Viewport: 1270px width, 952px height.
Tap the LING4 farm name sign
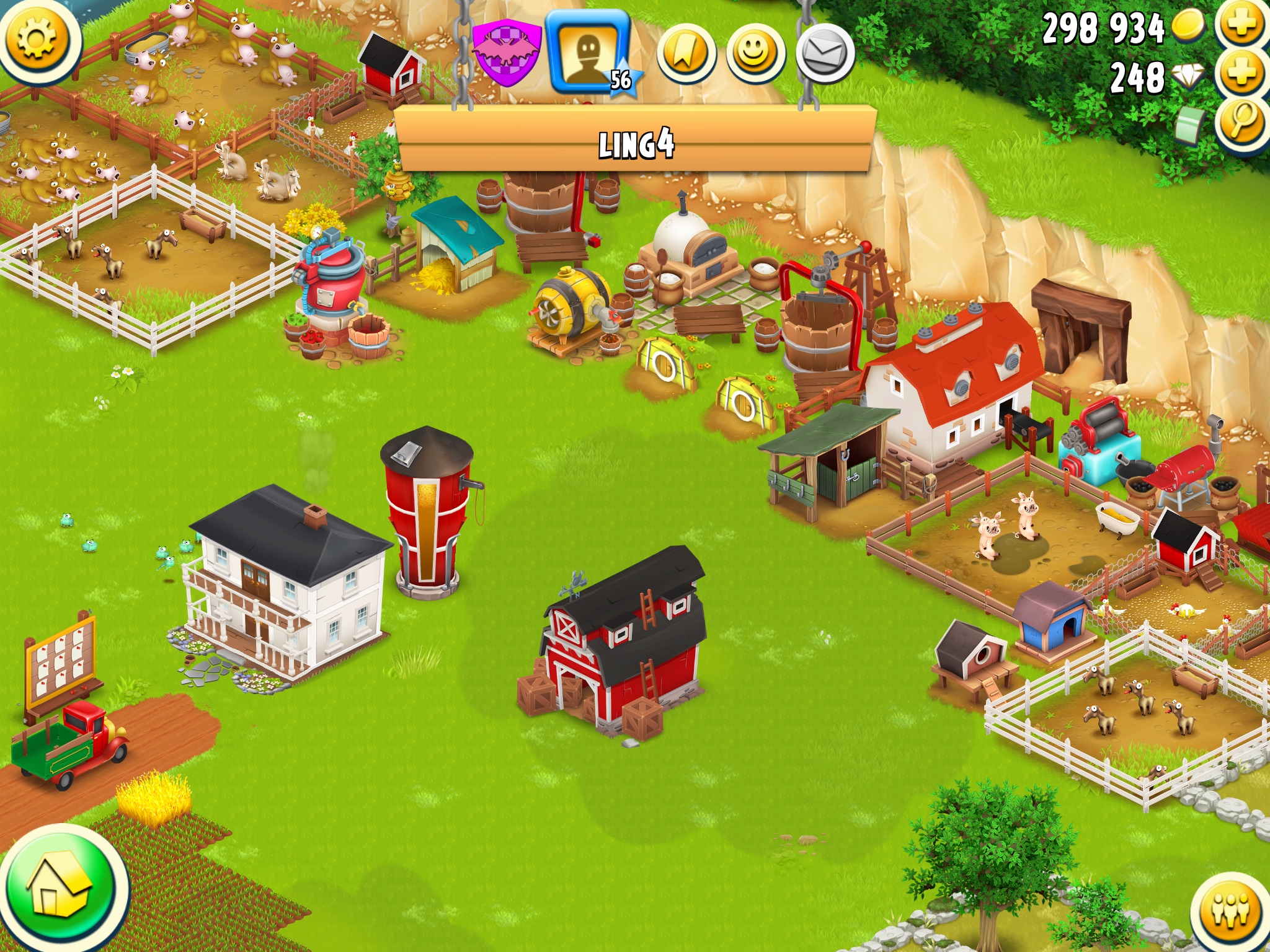click(x=636, y=144)
